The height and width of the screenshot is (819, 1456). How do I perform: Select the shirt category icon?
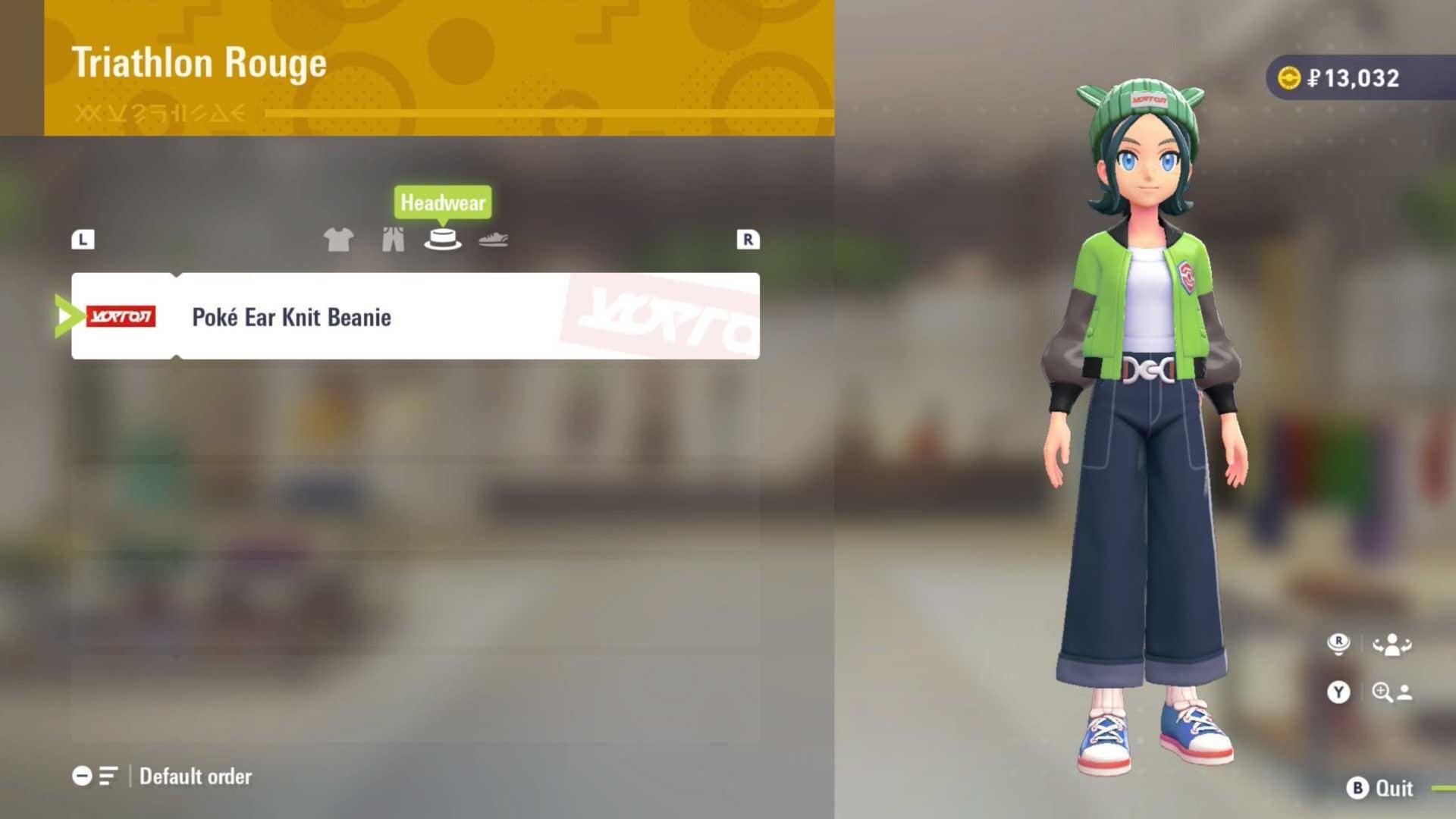[339, 239]
